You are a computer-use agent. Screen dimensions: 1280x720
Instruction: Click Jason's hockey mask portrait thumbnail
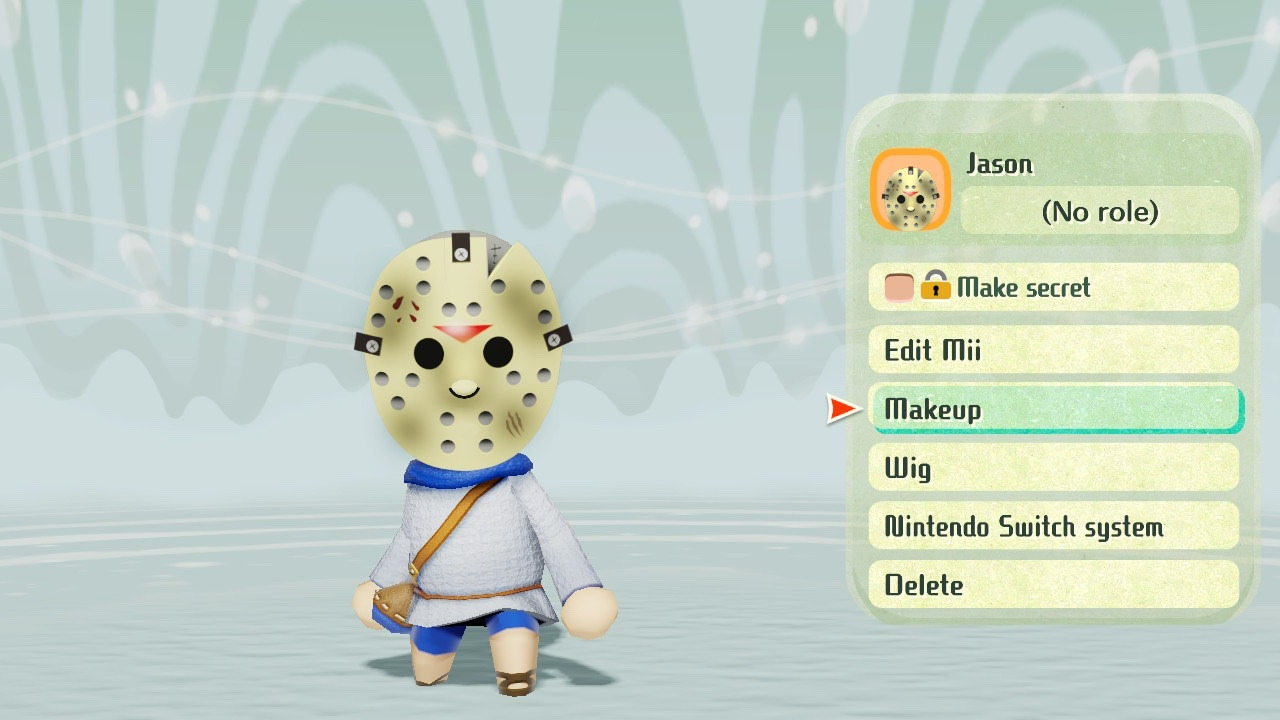click(910, 191)
